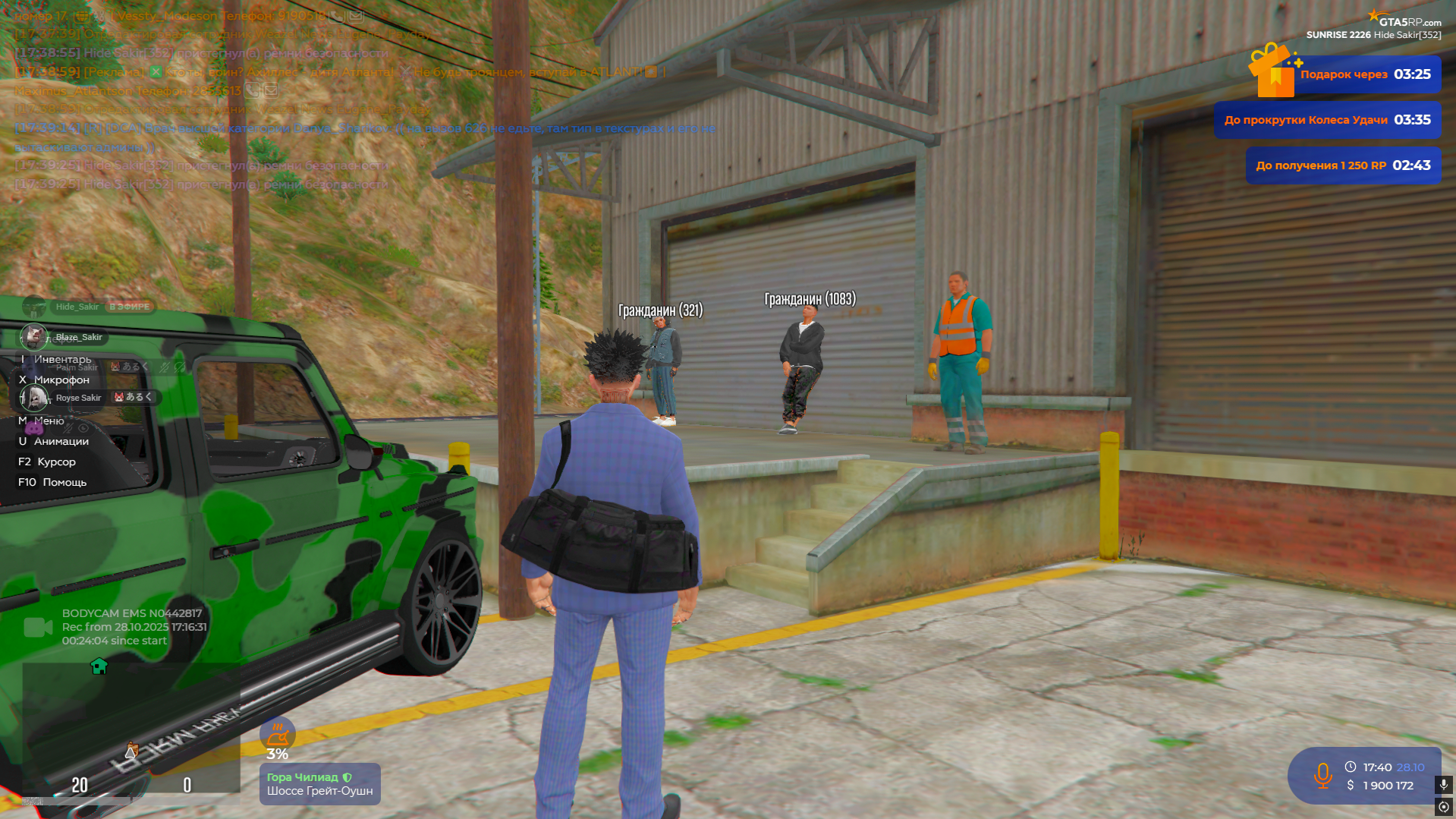This screenshot has height=819, width=1456.
Task: Click the green house marker on minimap
Action: point(99,666)
